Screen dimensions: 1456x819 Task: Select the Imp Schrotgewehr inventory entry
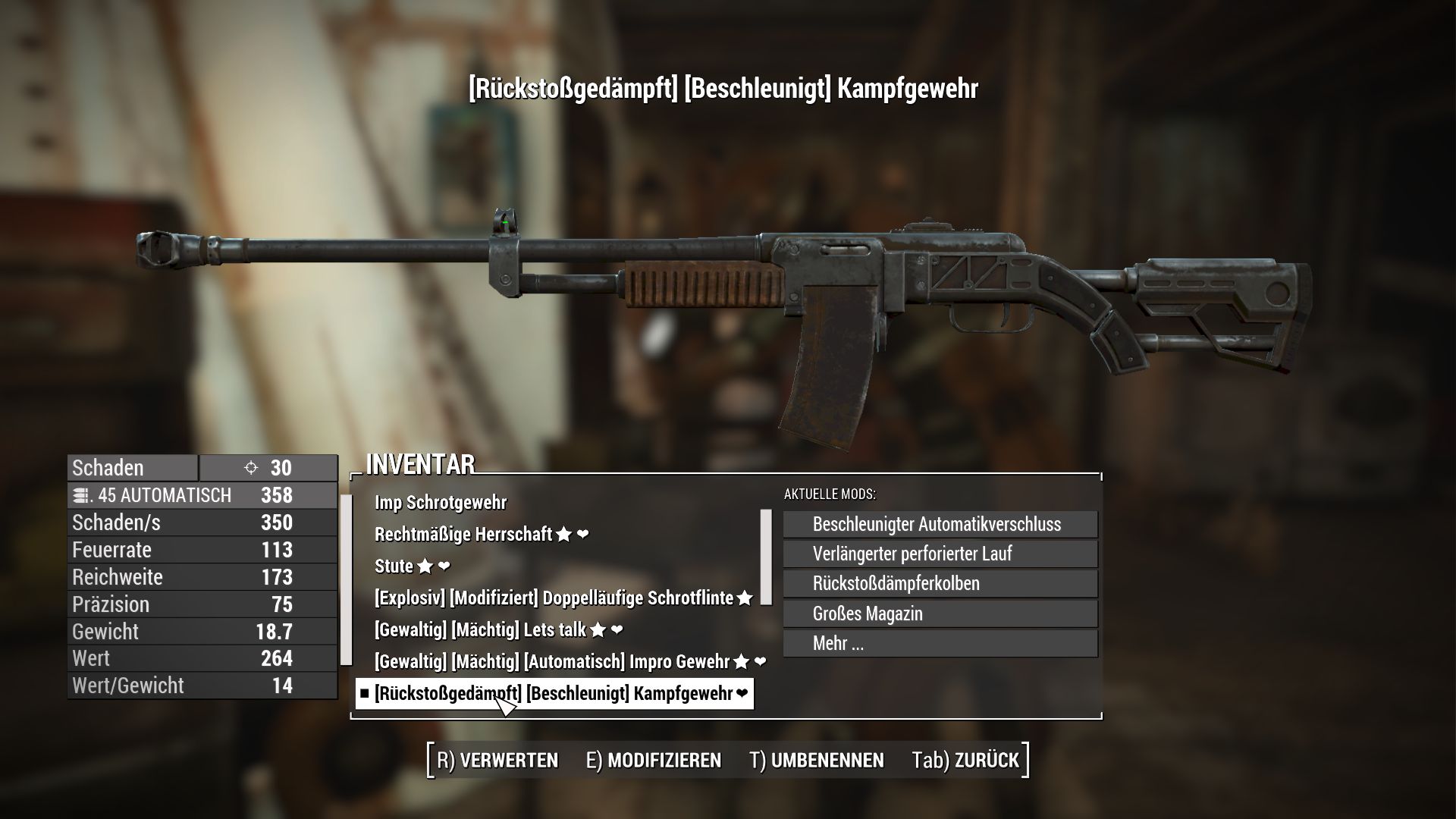441,503
